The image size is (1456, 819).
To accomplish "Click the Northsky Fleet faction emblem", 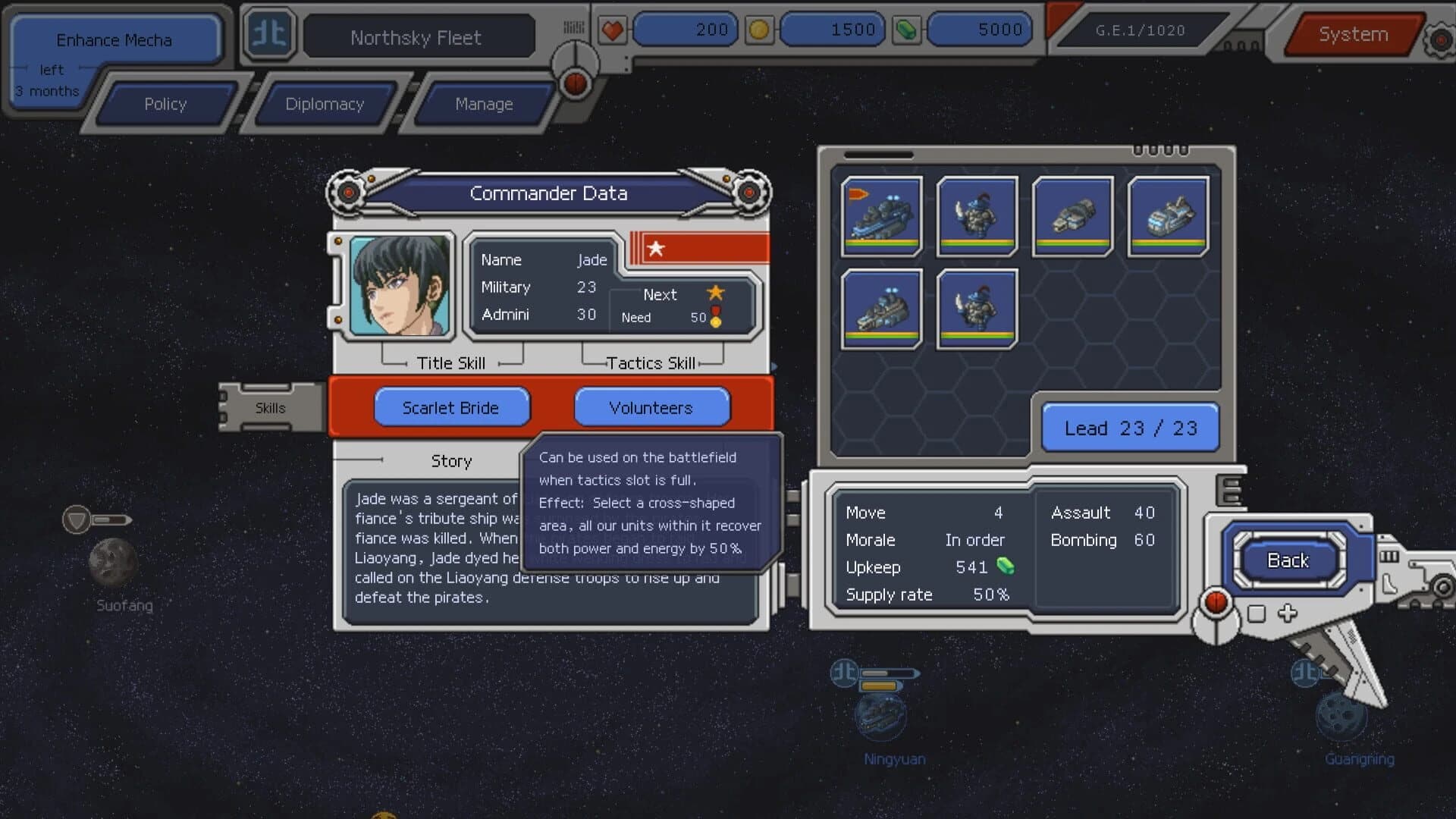I will tap(269, 34).
